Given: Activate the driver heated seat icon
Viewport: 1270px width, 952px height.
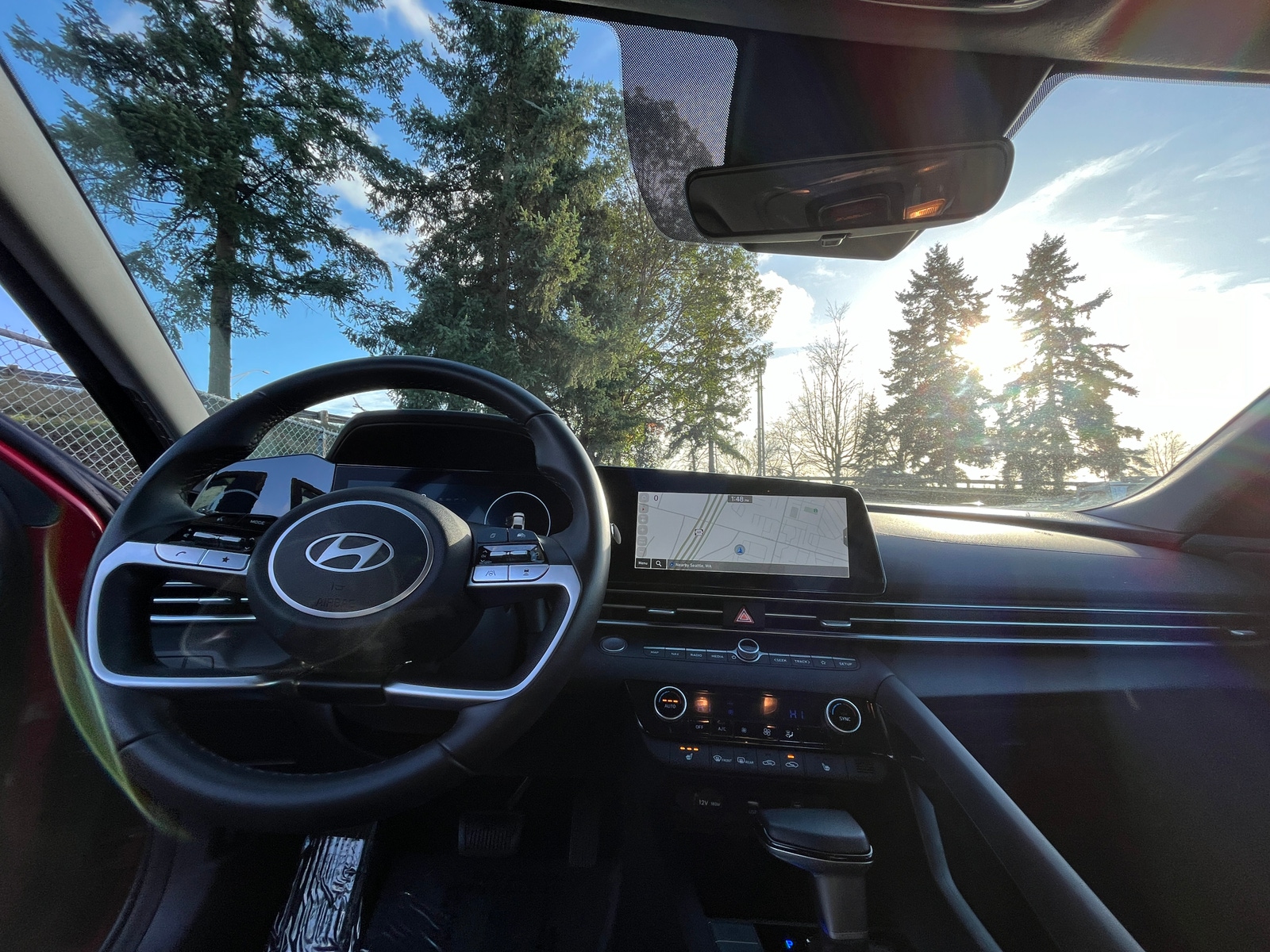Looking at the screenshot, I should point(689,757).
